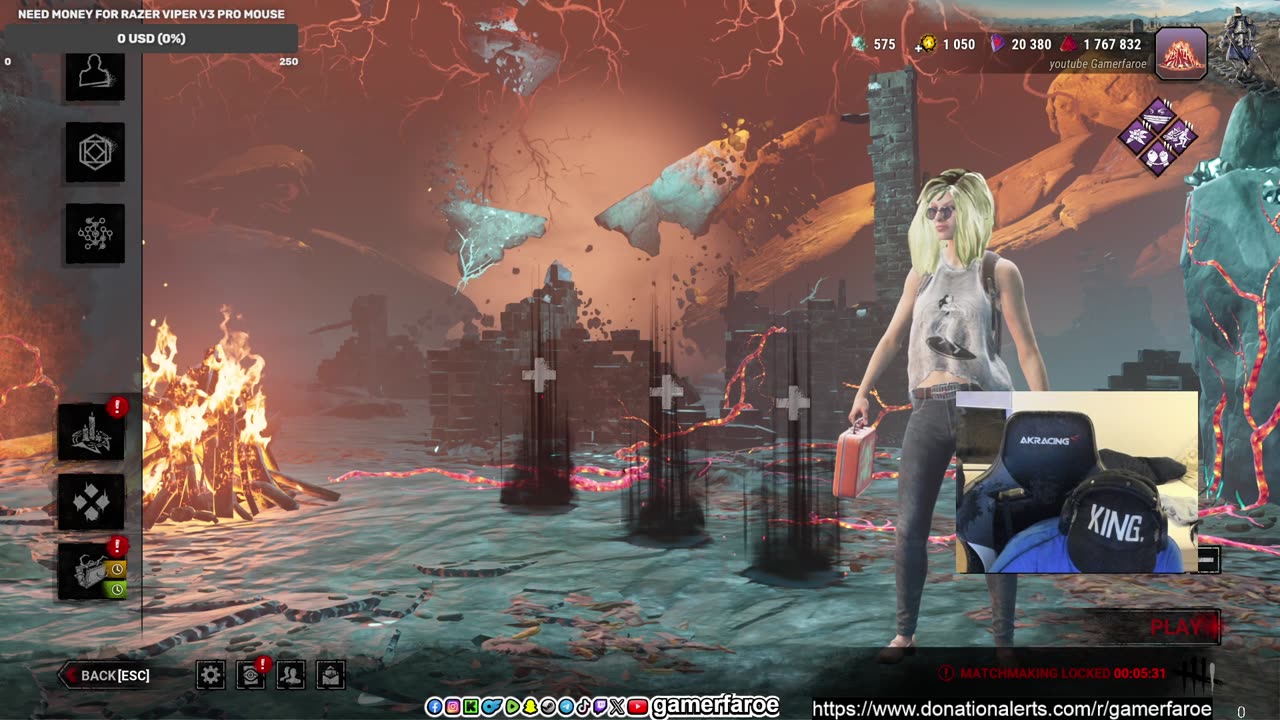Screen dimensions: 1280x720
Task: Open the inbox envelope icon
Action: tap(331, 675)
